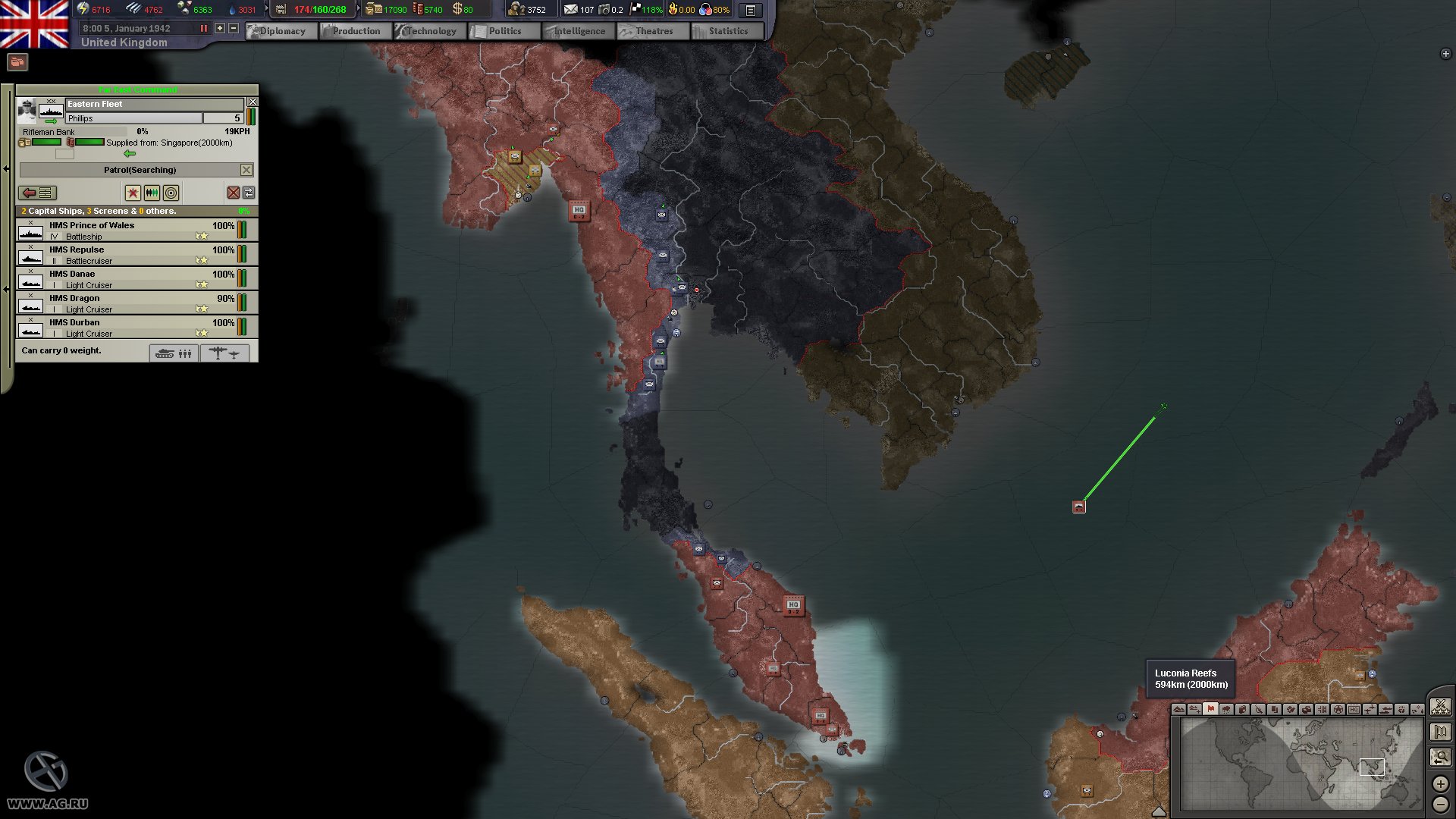Screen dimensions: 1456x819
Task: Click the red cross cancel icon in fleet panel
Action: 234,193
